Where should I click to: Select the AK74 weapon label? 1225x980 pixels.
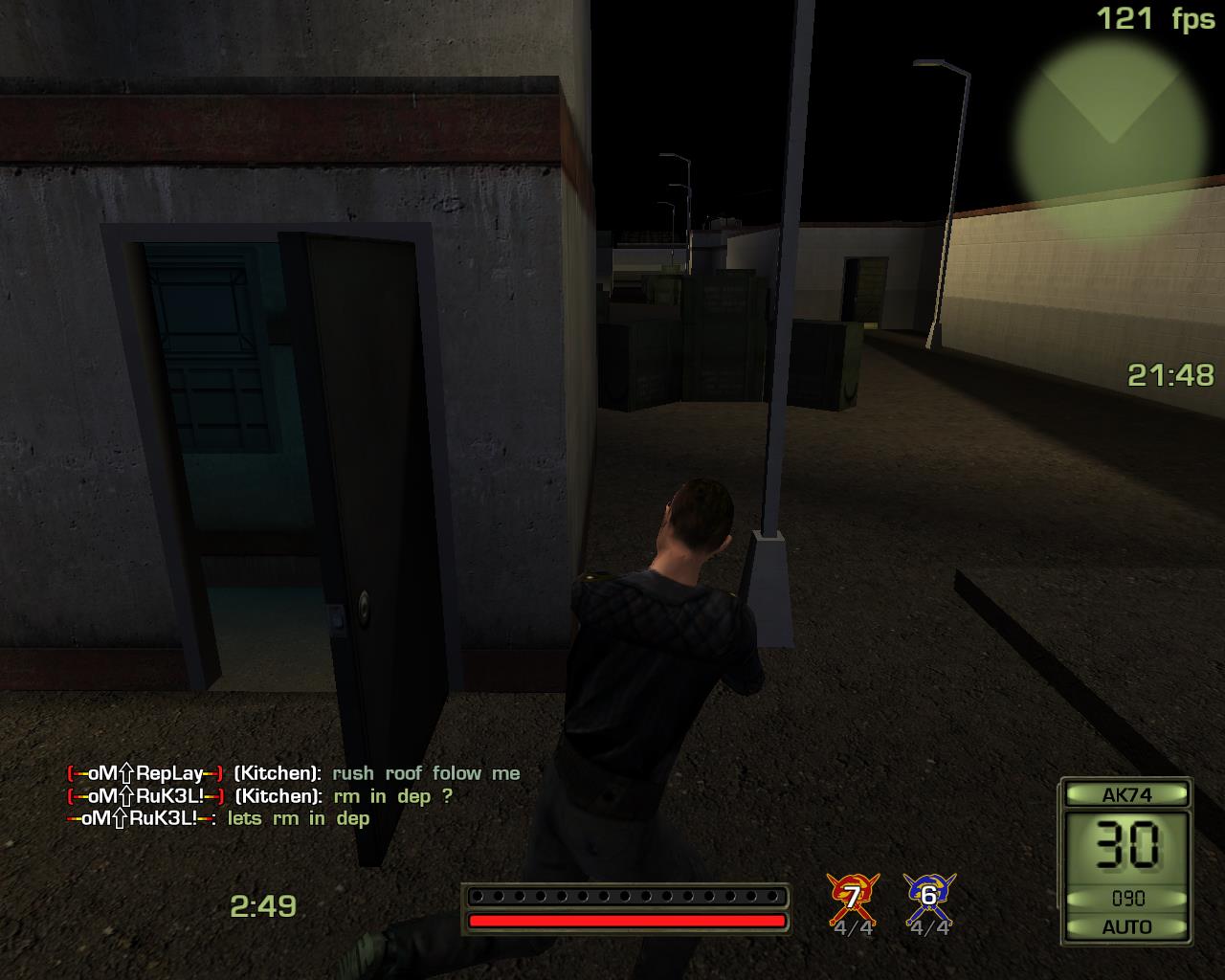click(1126, 794)
